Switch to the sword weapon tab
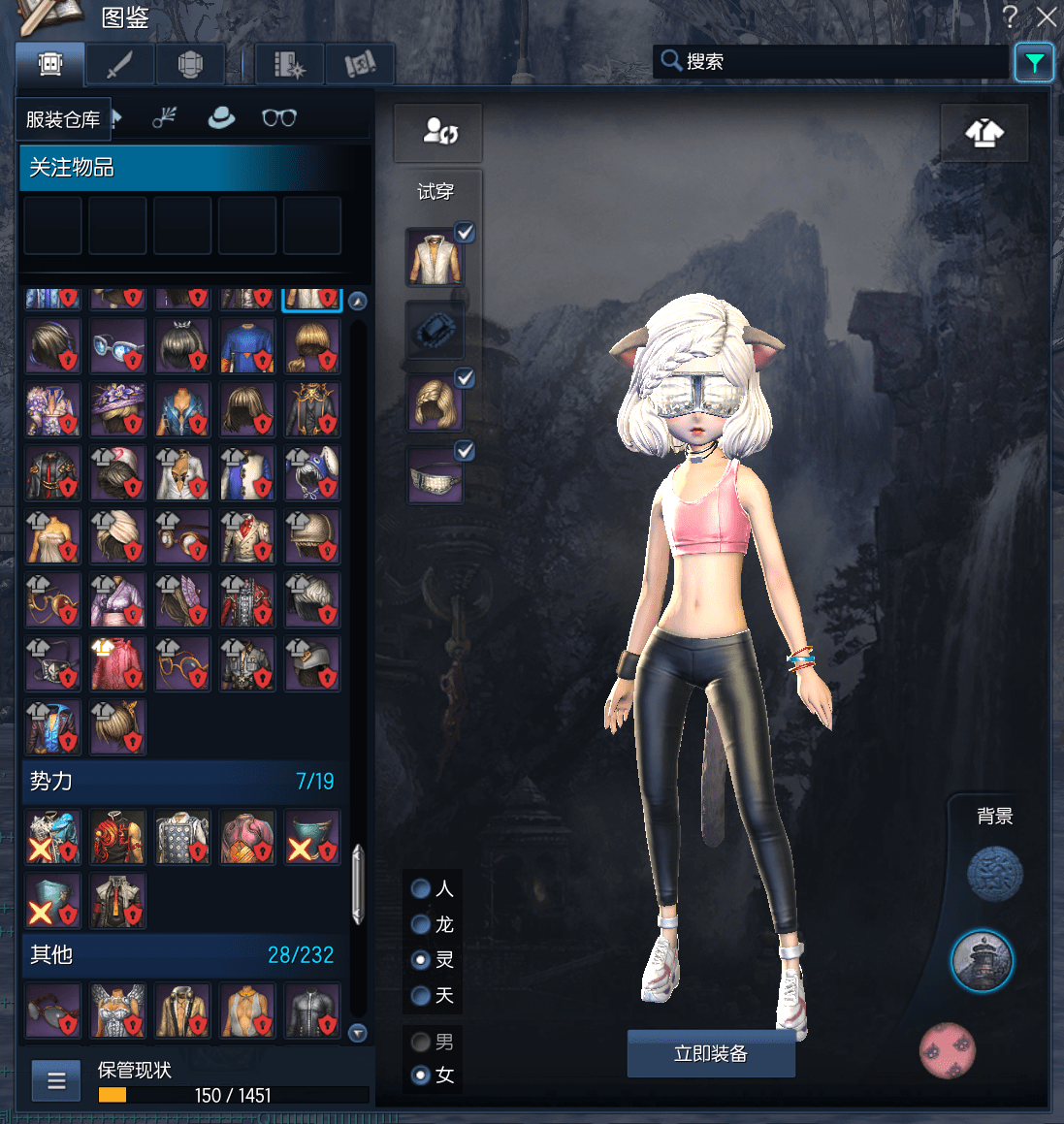The width and height of the screenshot is (1064, 1124). point(119,65)
